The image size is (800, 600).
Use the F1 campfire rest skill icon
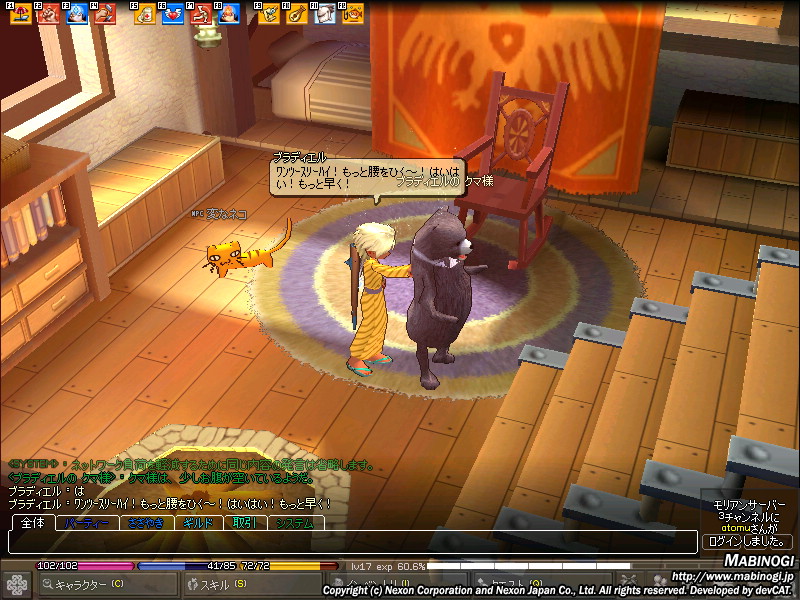click(x=19, y=13)
